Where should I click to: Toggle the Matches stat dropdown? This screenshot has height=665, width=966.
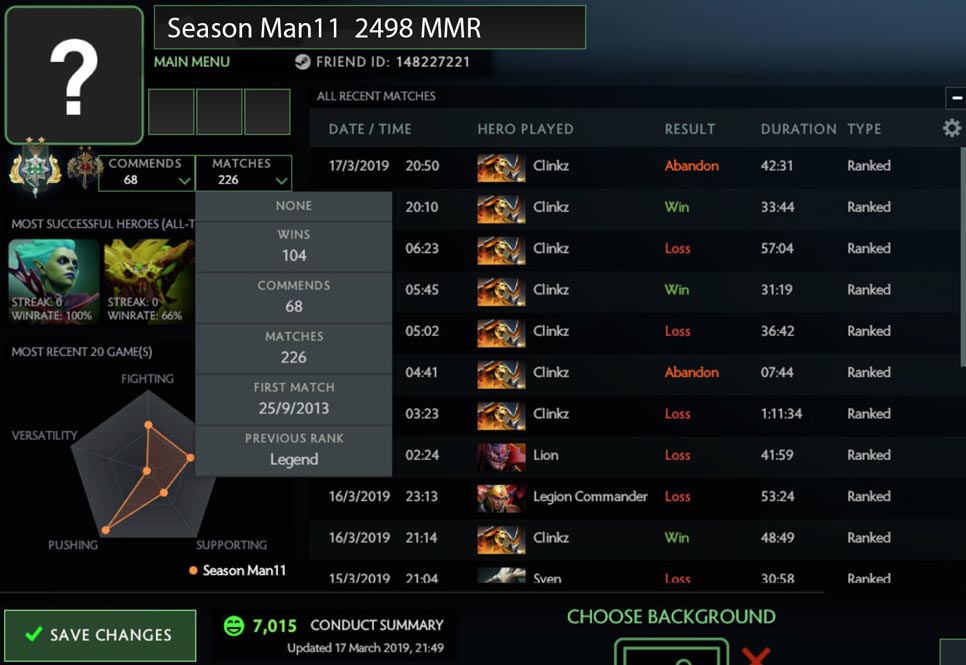[244, 172]
